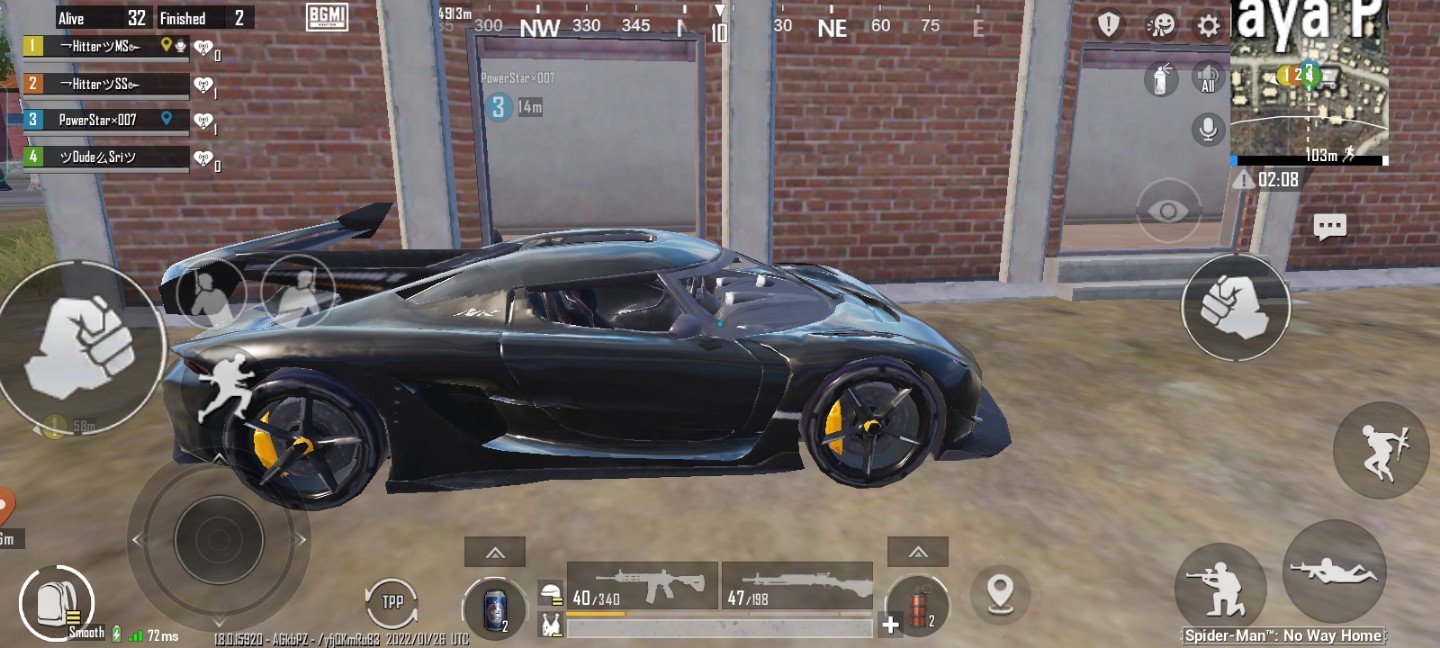Open the backpack inventory

(56, 603)
